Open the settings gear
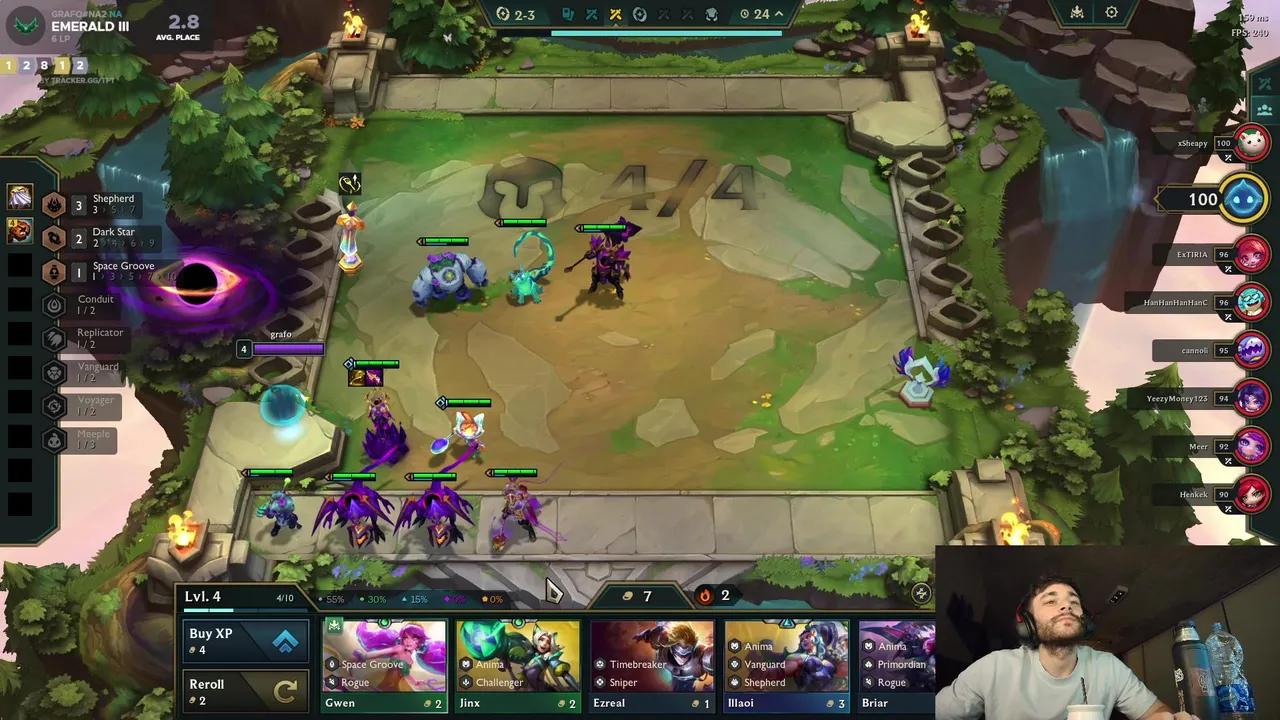Image resolution: width=1280 pixels, height=720 pixels. coord(1112,13)
